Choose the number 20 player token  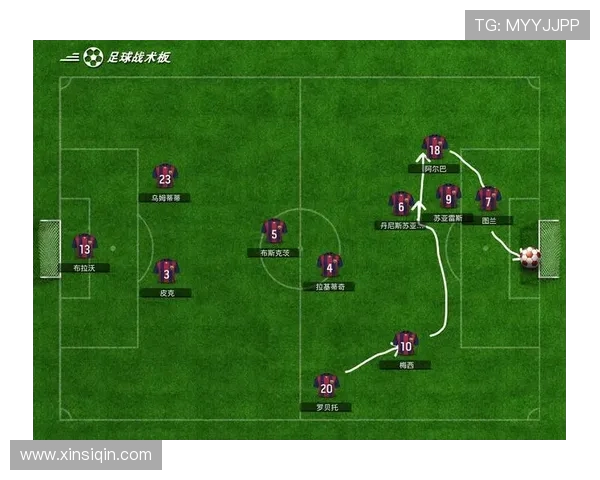[326, 385]
